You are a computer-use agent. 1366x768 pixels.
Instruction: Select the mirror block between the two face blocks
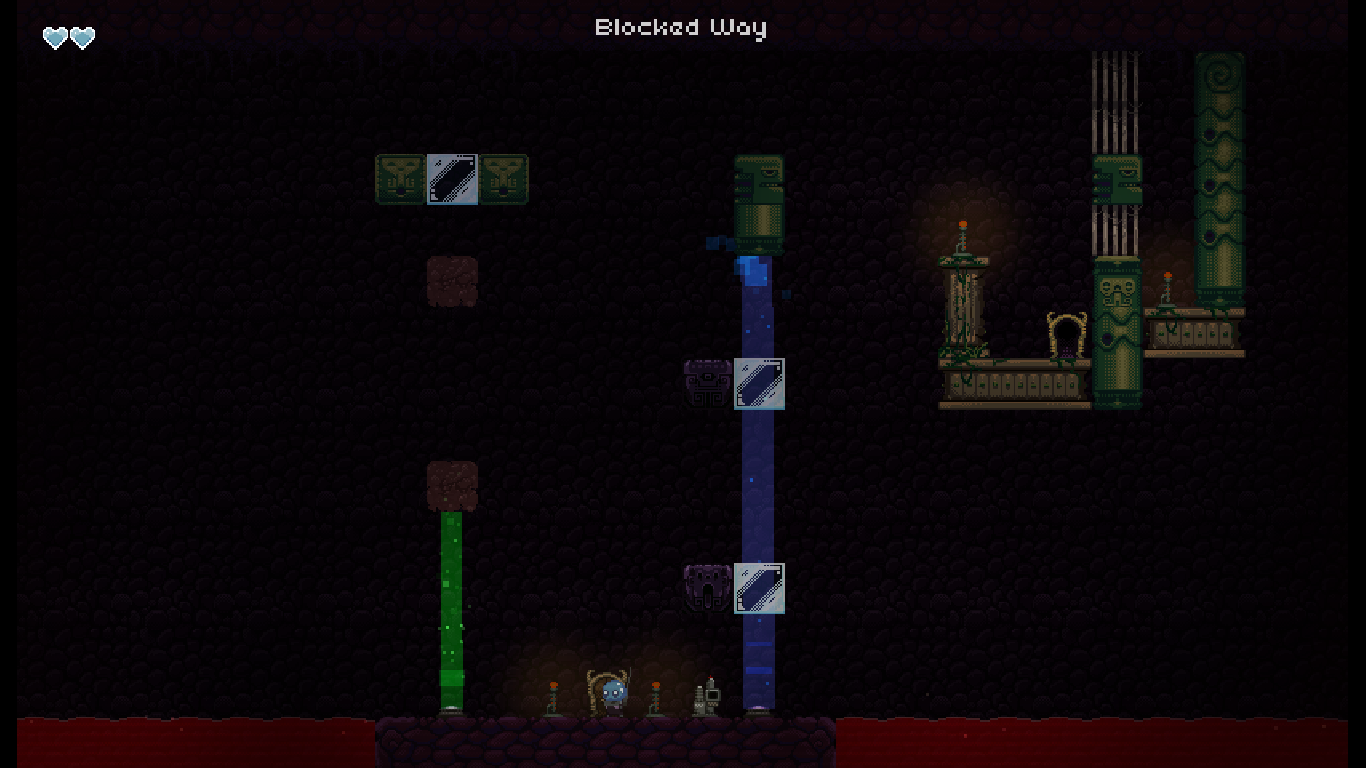[452, 179]
